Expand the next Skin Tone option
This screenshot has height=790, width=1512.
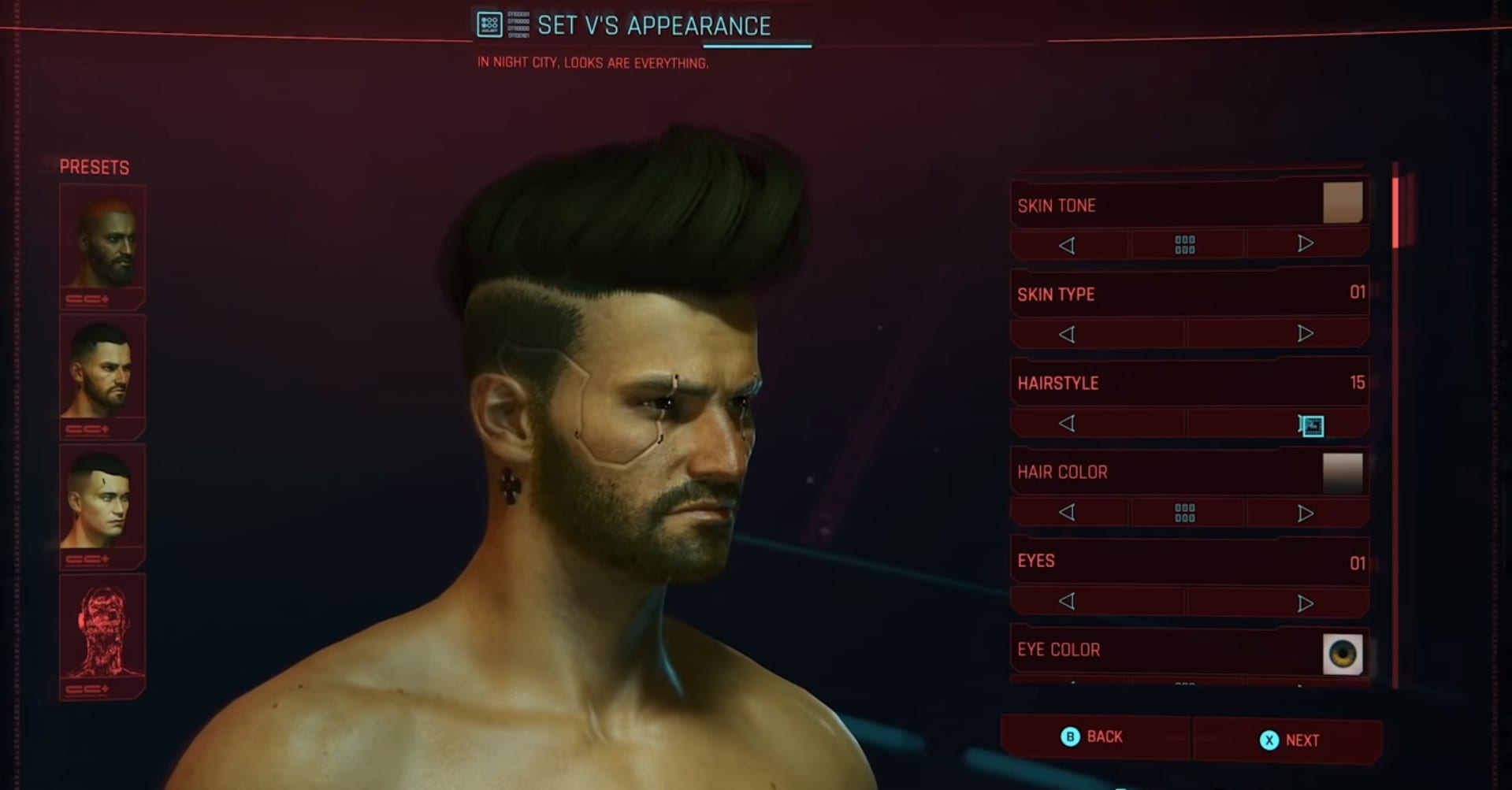[x=1305, y=245]
